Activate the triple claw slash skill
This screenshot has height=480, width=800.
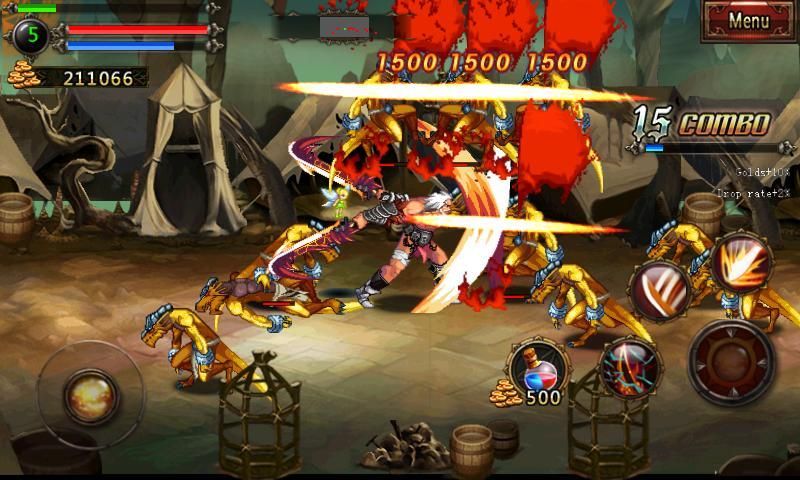click(661, 290)
